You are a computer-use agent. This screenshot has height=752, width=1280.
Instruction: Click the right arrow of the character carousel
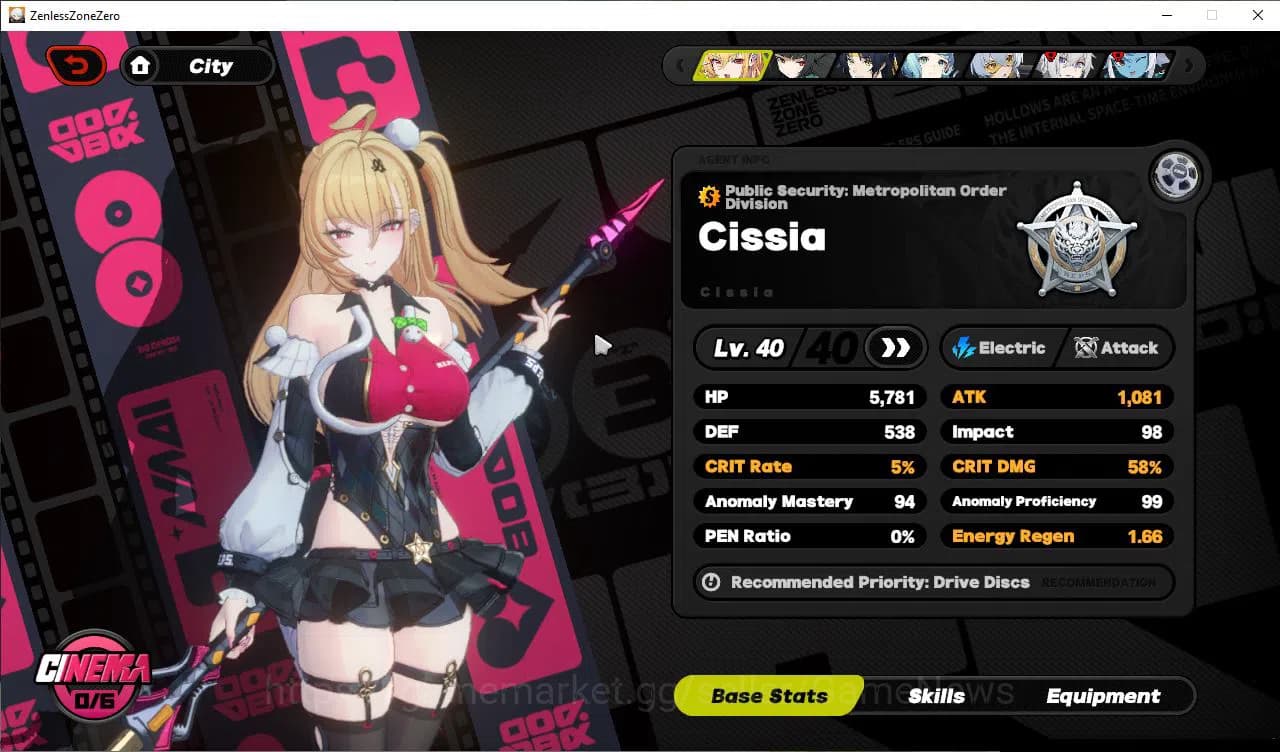pos(1189,65)
